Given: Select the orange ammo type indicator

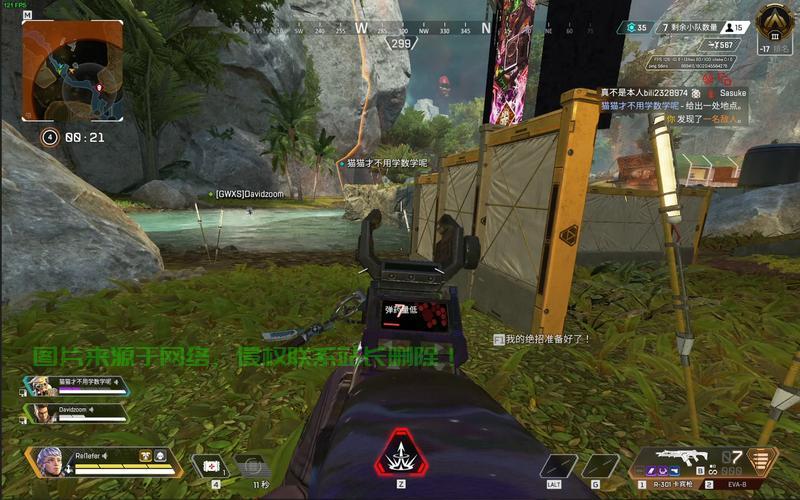Looking at the screenshot, I should pos(765,461).
